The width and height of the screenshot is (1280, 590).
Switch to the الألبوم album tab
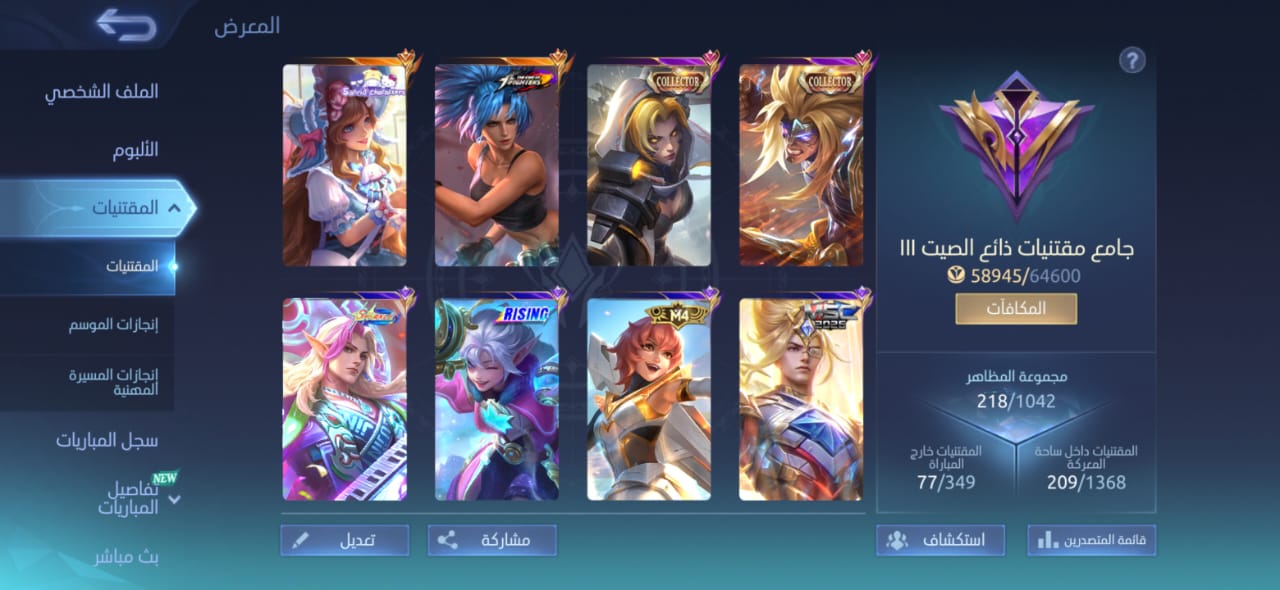135,150
